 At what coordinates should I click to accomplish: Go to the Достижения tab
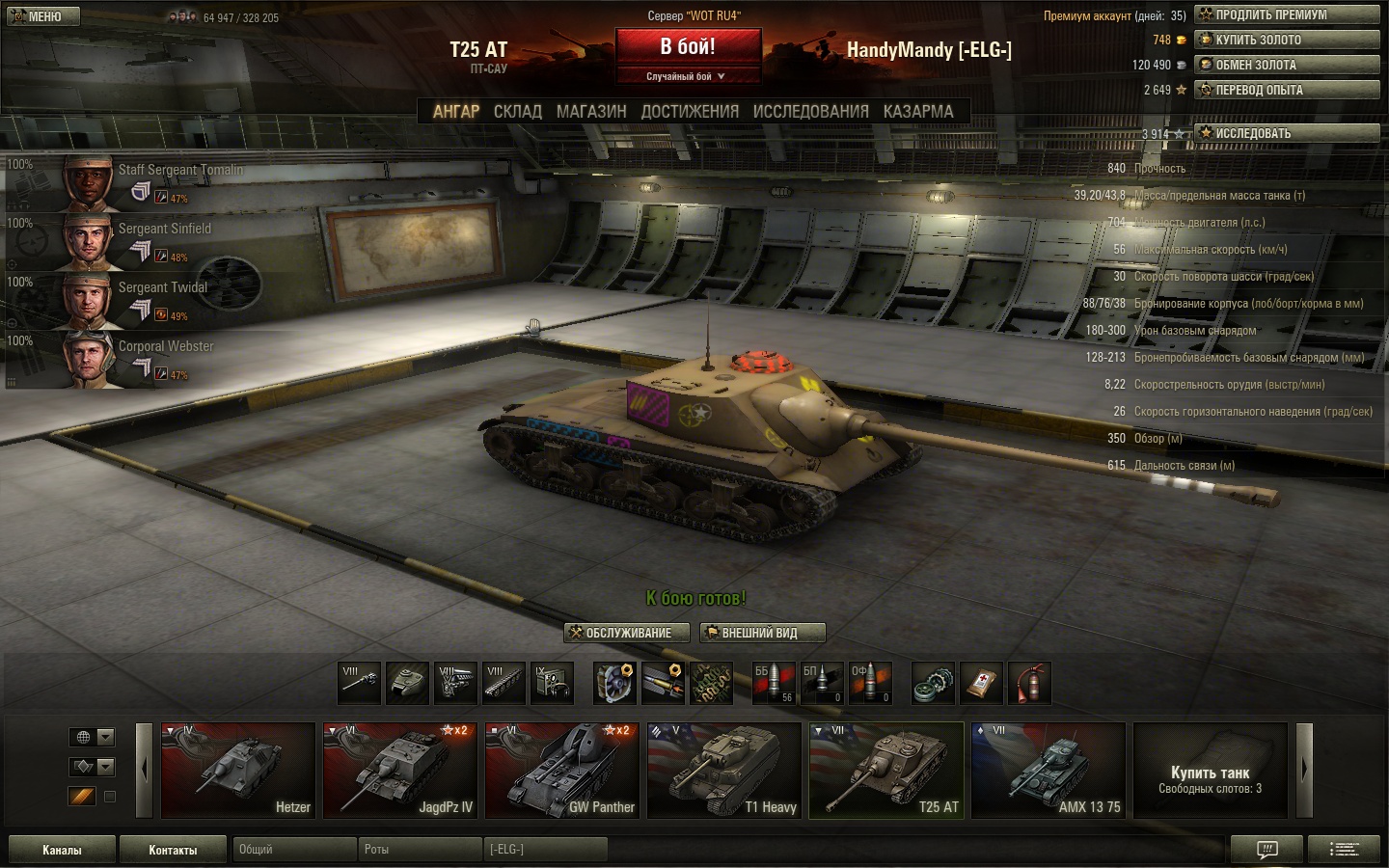click(x=690, y=112)
